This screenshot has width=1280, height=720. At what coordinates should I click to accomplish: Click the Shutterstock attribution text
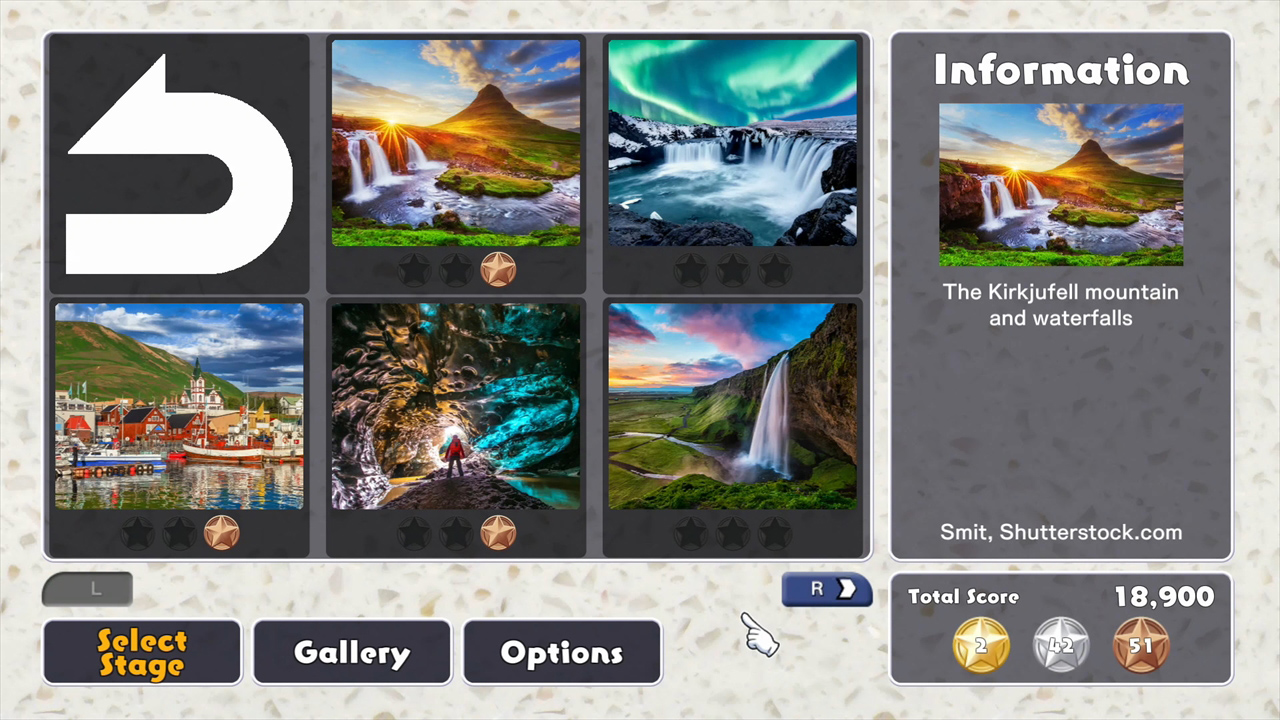click(1060, 532)
